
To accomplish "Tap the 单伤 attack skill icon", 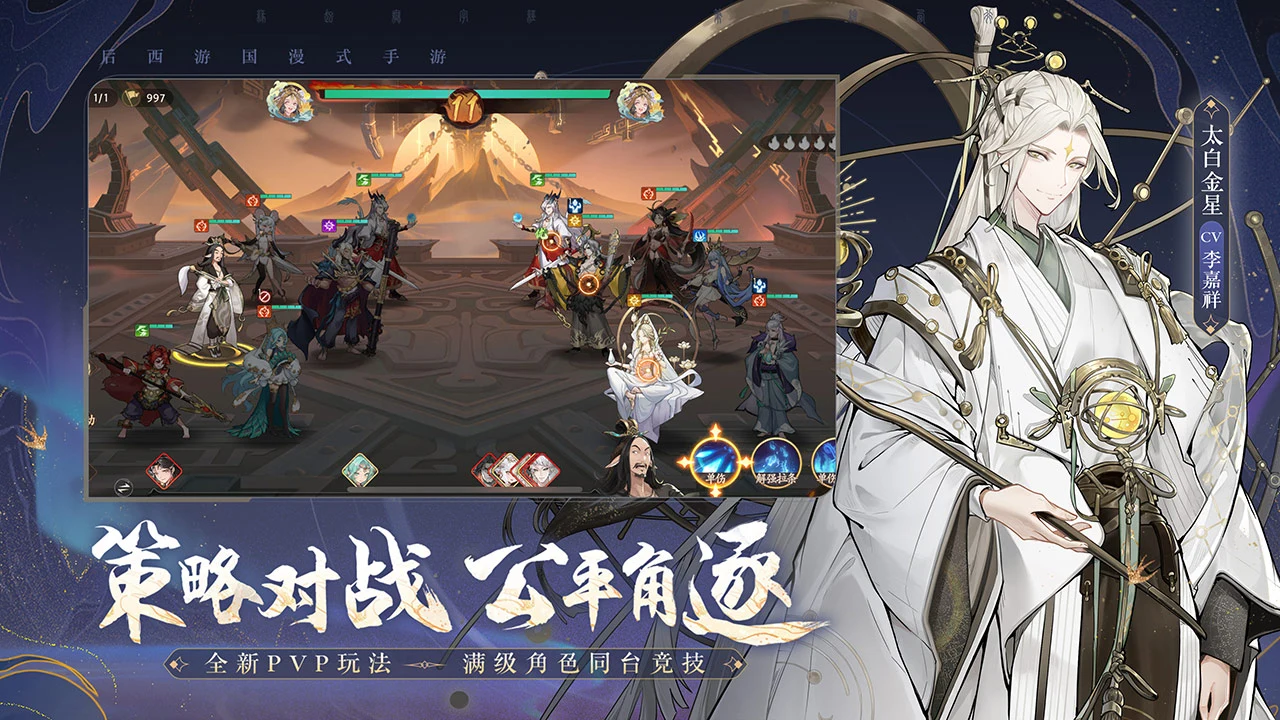I will click(x=715, y=462).
